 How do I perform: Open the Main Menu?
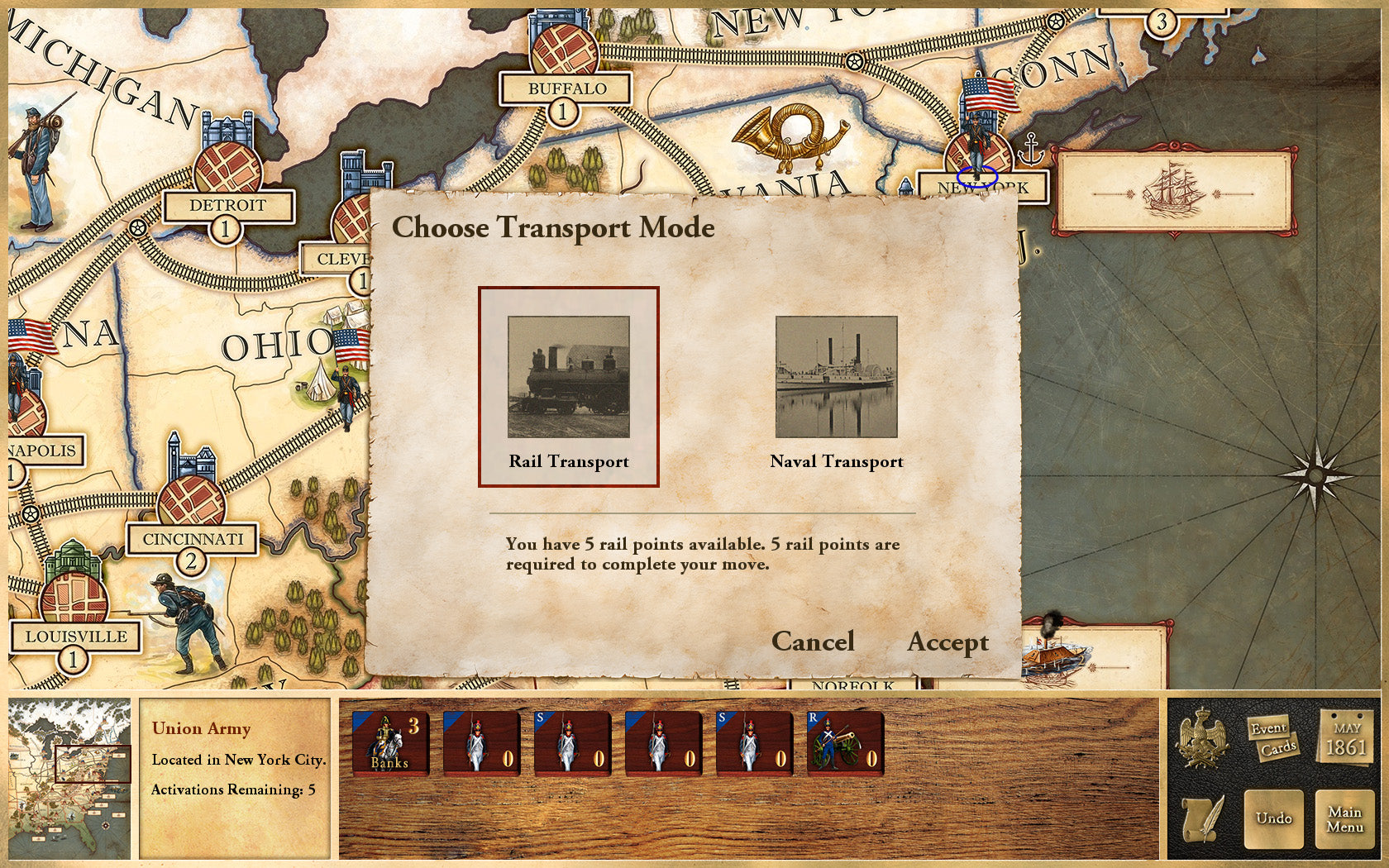pos(1346,818)
